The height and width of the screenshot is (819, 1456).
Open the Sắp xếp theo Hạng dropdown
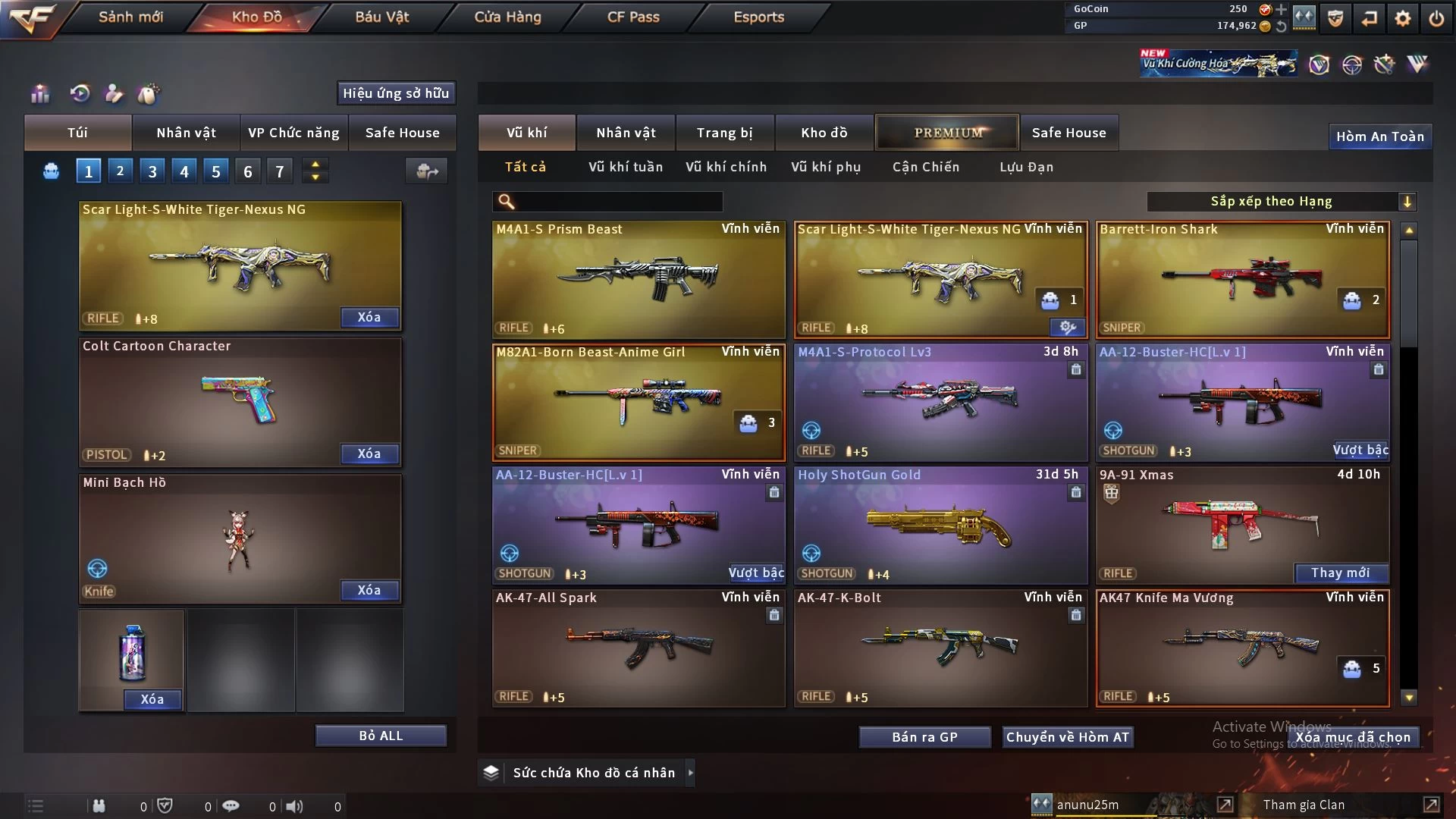coord(1281,202)
